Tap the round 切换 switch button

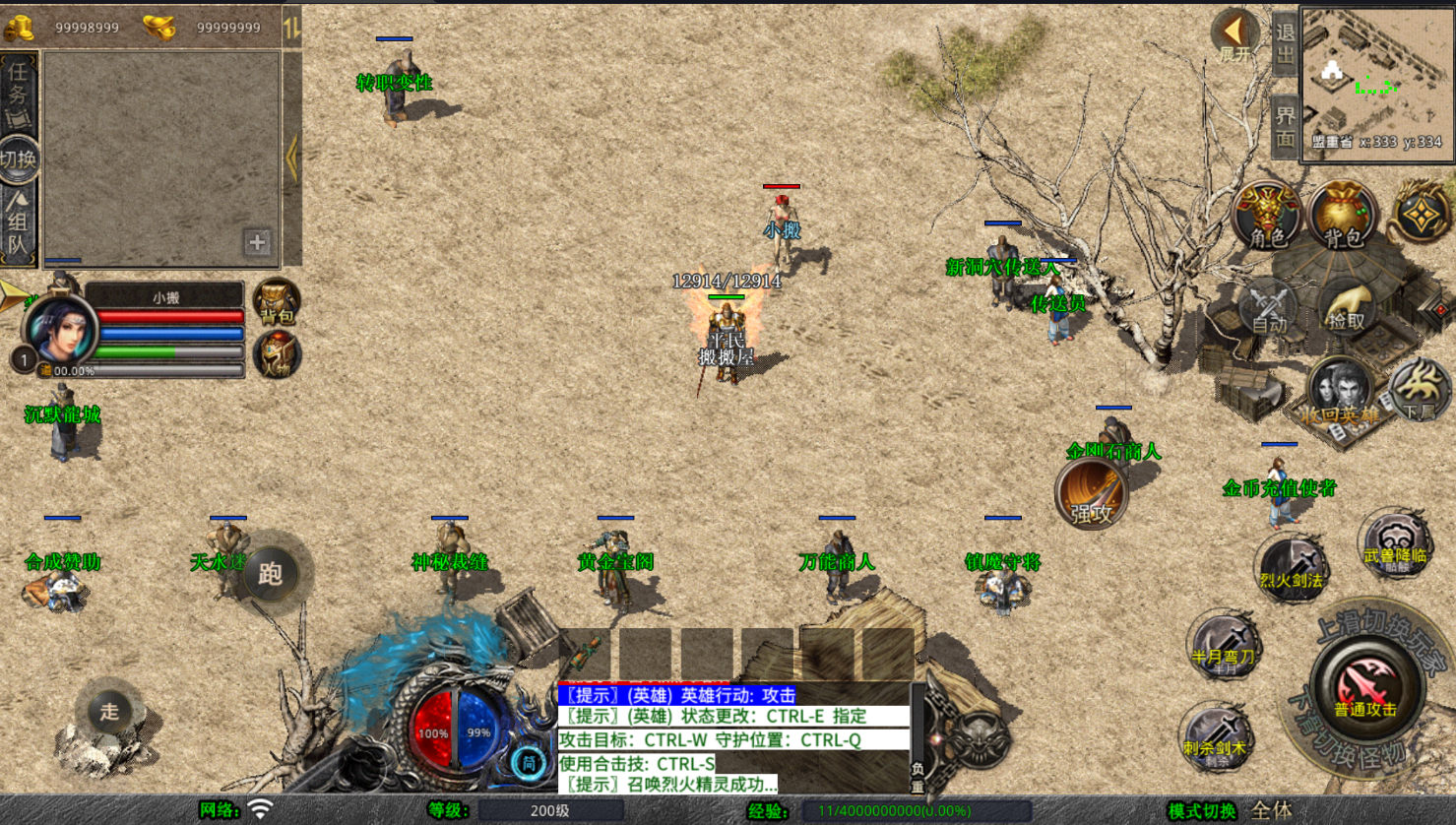[19, 159]
